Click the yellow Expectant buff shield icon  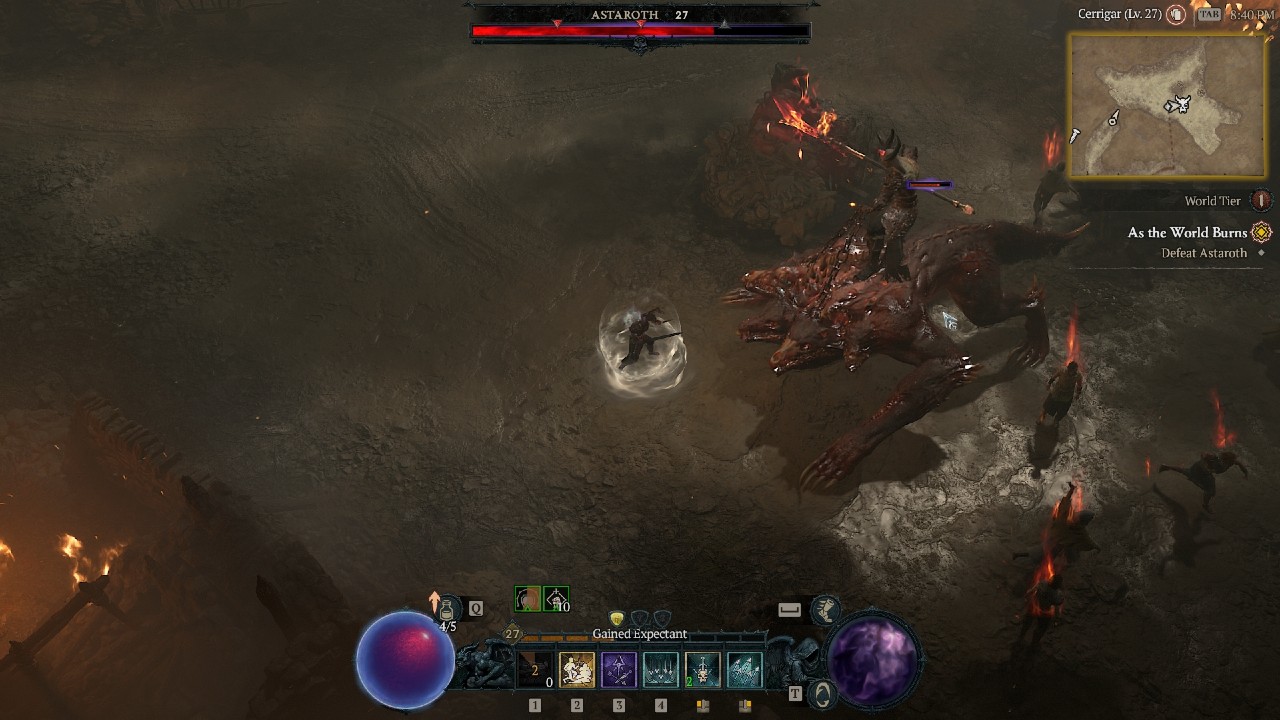617,619
